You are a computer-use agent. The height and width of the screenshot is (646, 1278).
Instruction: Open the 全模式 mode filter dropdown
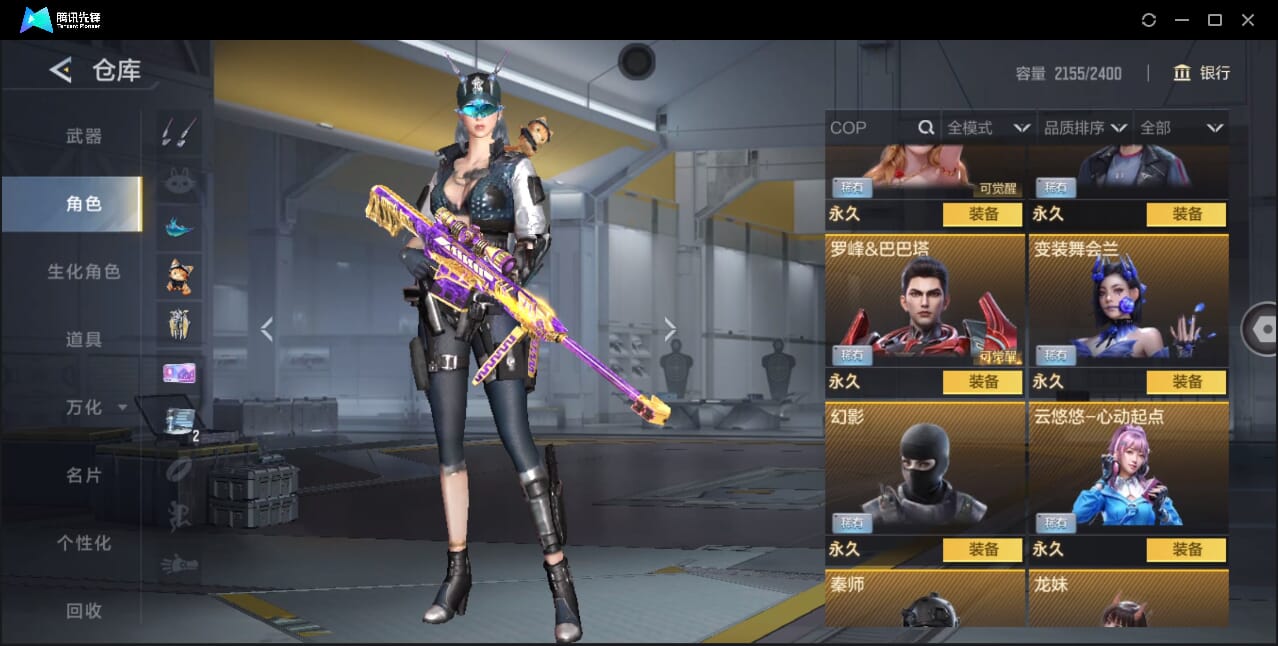pyautogui.click(x=988, y=128)
